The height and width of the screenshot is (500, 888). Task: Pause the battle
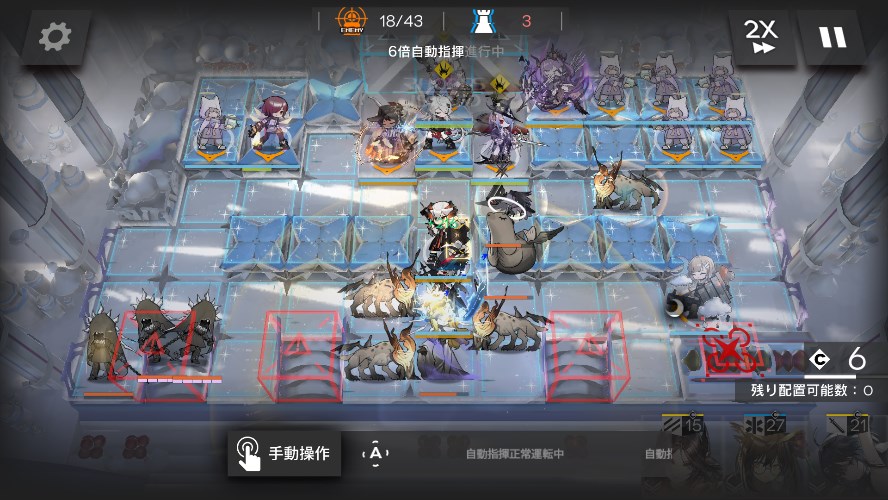click(x=832, y=38)
